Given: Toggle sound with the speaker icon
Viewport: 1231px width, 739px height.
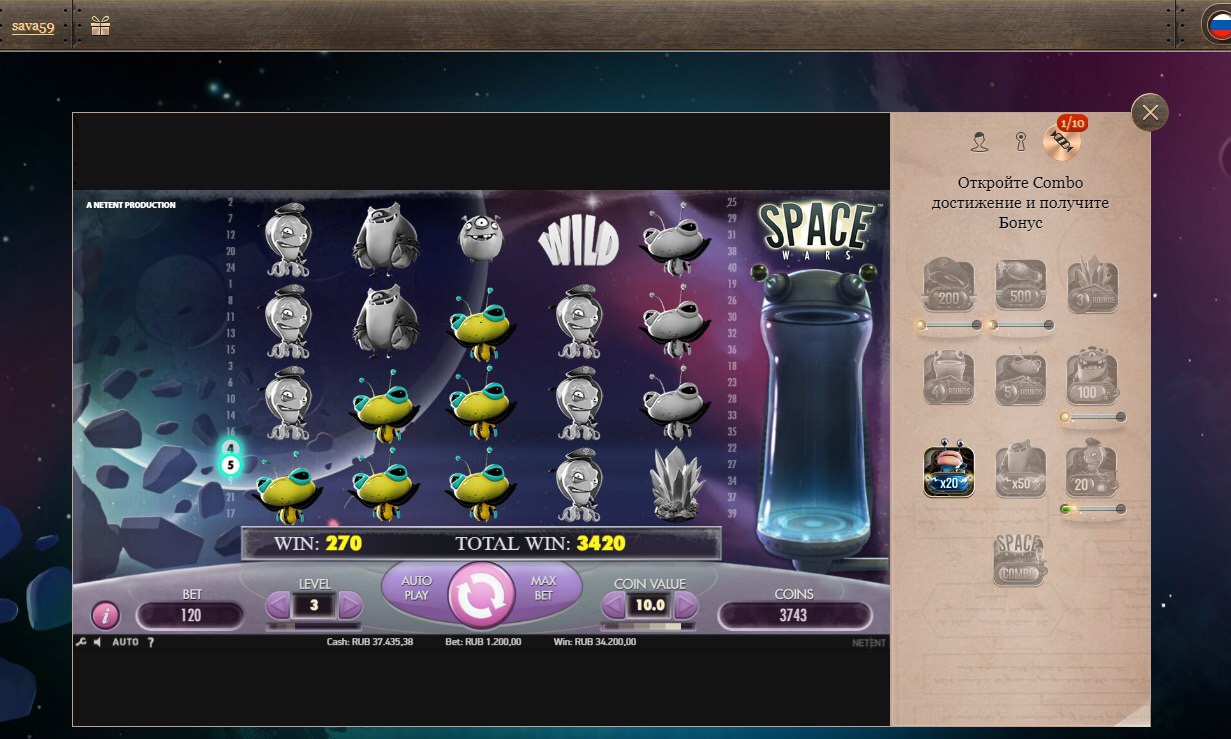Looking at the screenshot, I should point(97,642).
